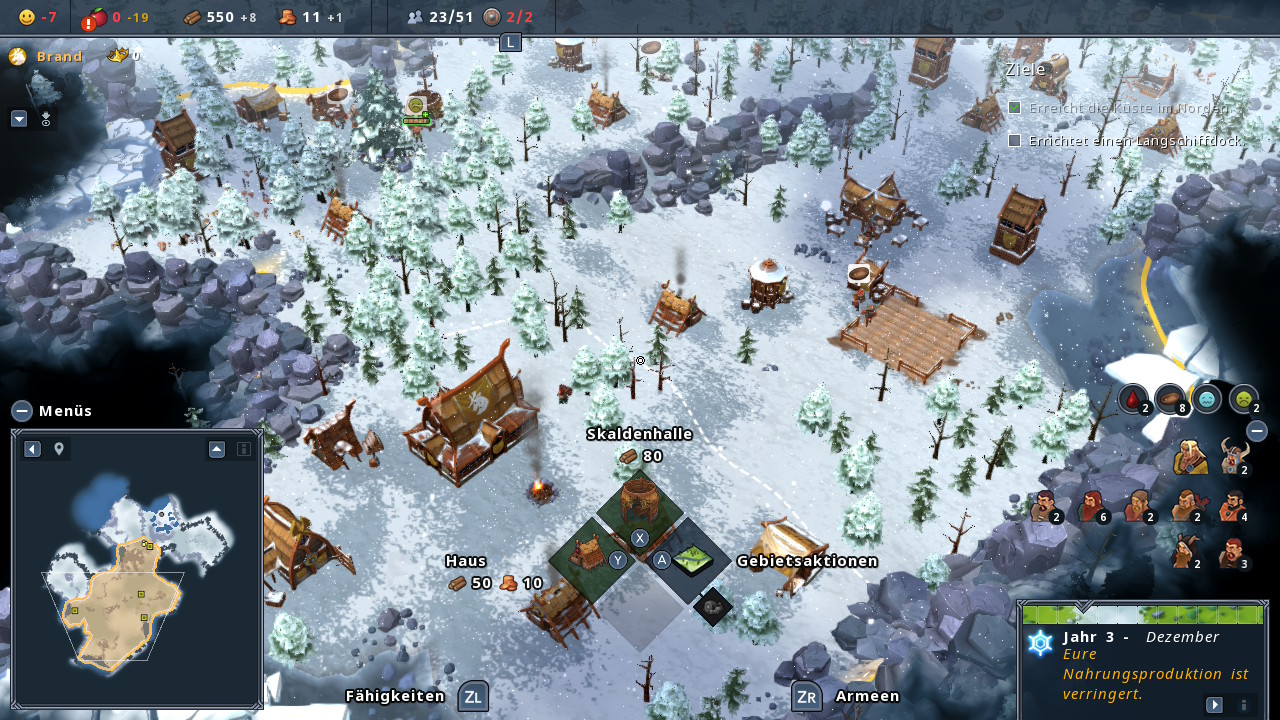Collapse the Menüs panel with minus button
1280x720 pixels.
point(22,410)
